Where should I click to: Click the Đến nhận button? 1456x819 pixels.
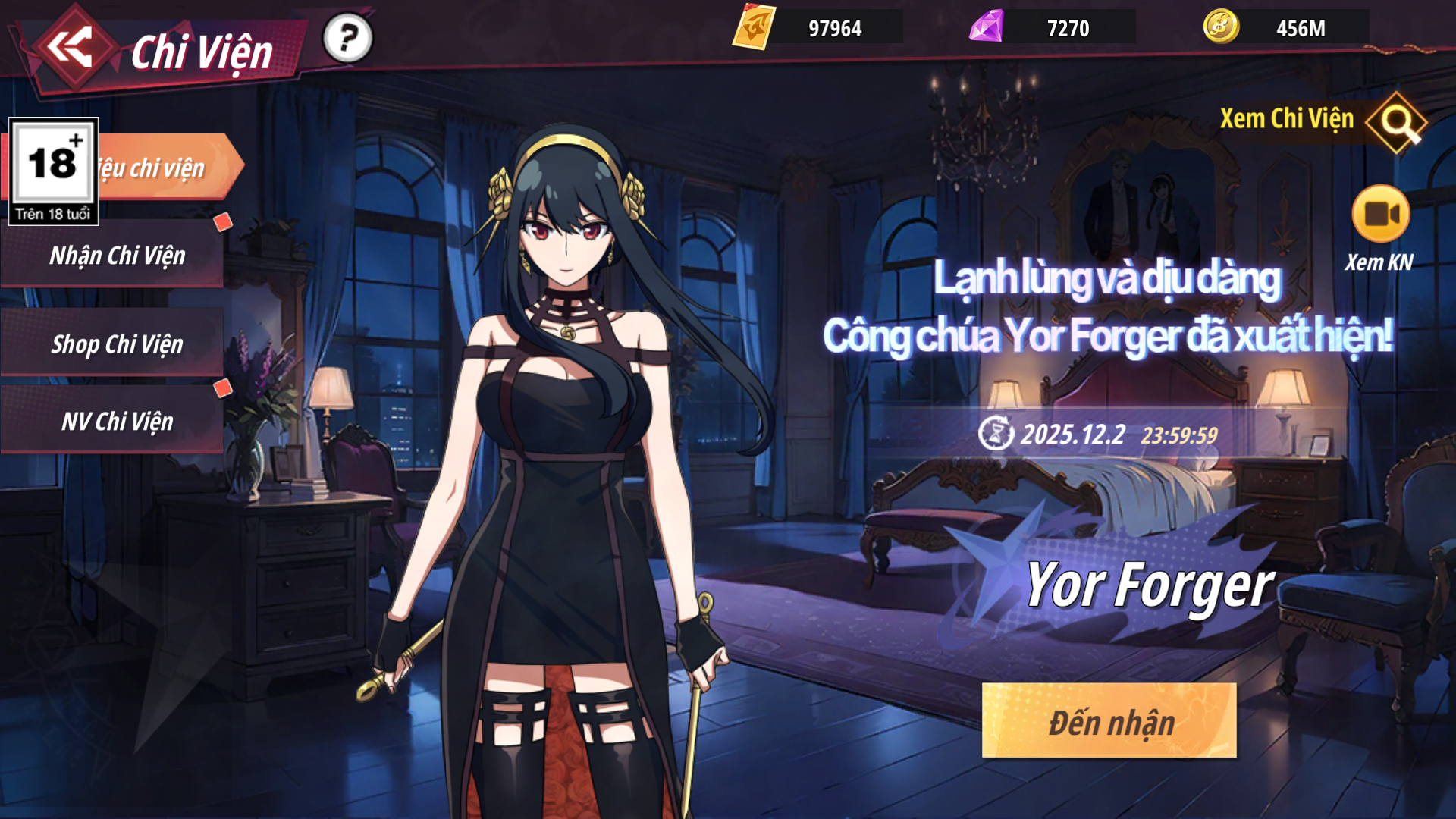(x=1109, y=721)
